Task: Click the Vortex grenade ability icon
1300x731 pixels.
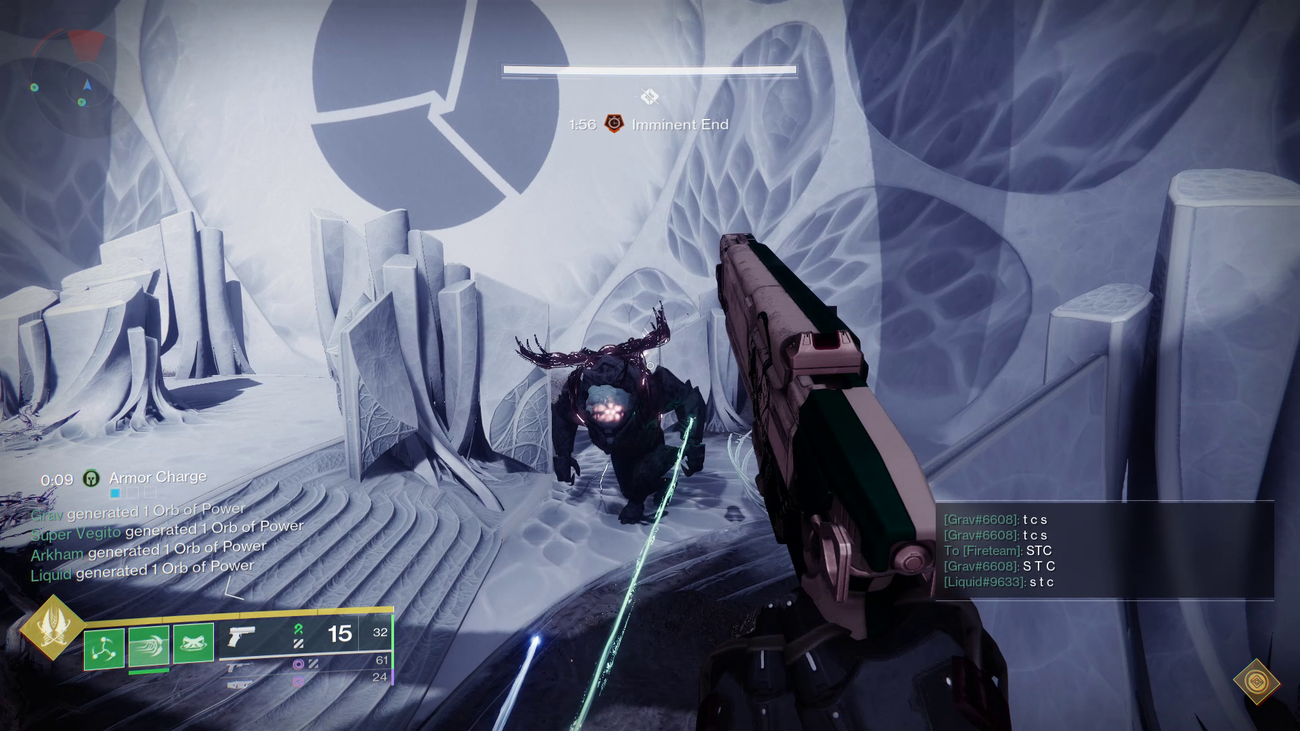Action: [102, 647]
